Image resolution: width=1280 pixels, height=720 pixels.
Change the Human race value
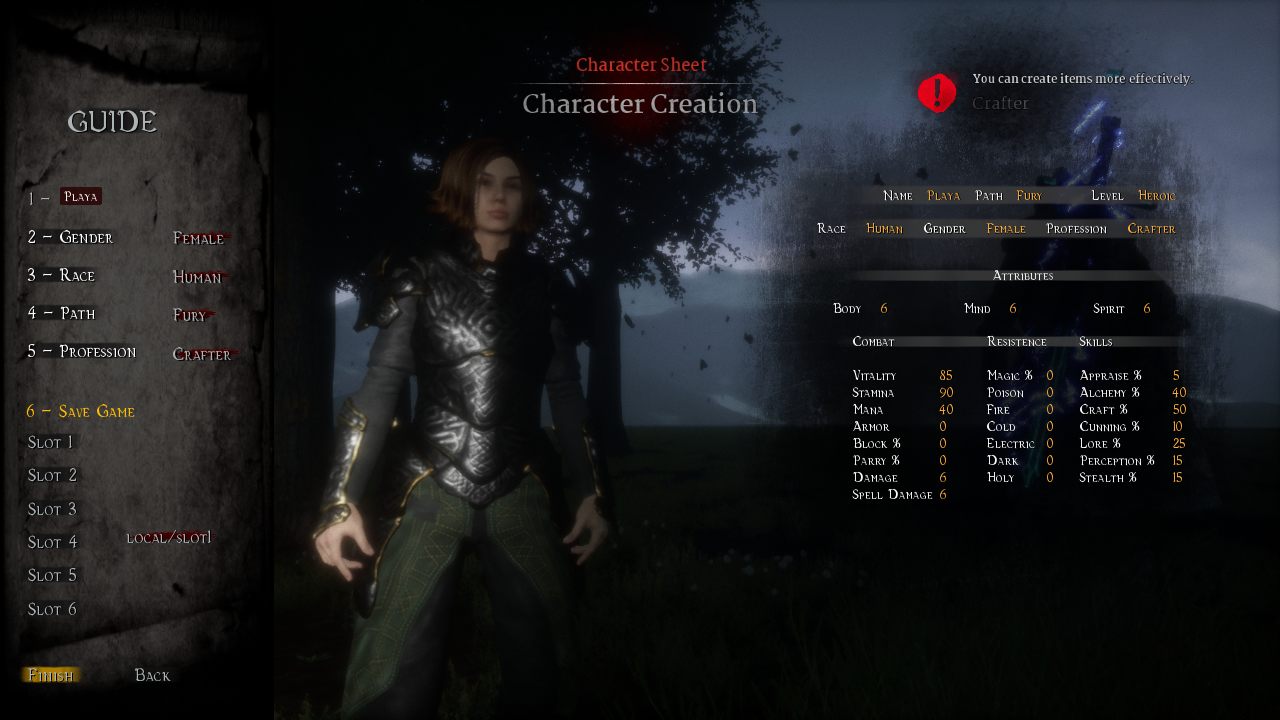[x=197, y=277]
